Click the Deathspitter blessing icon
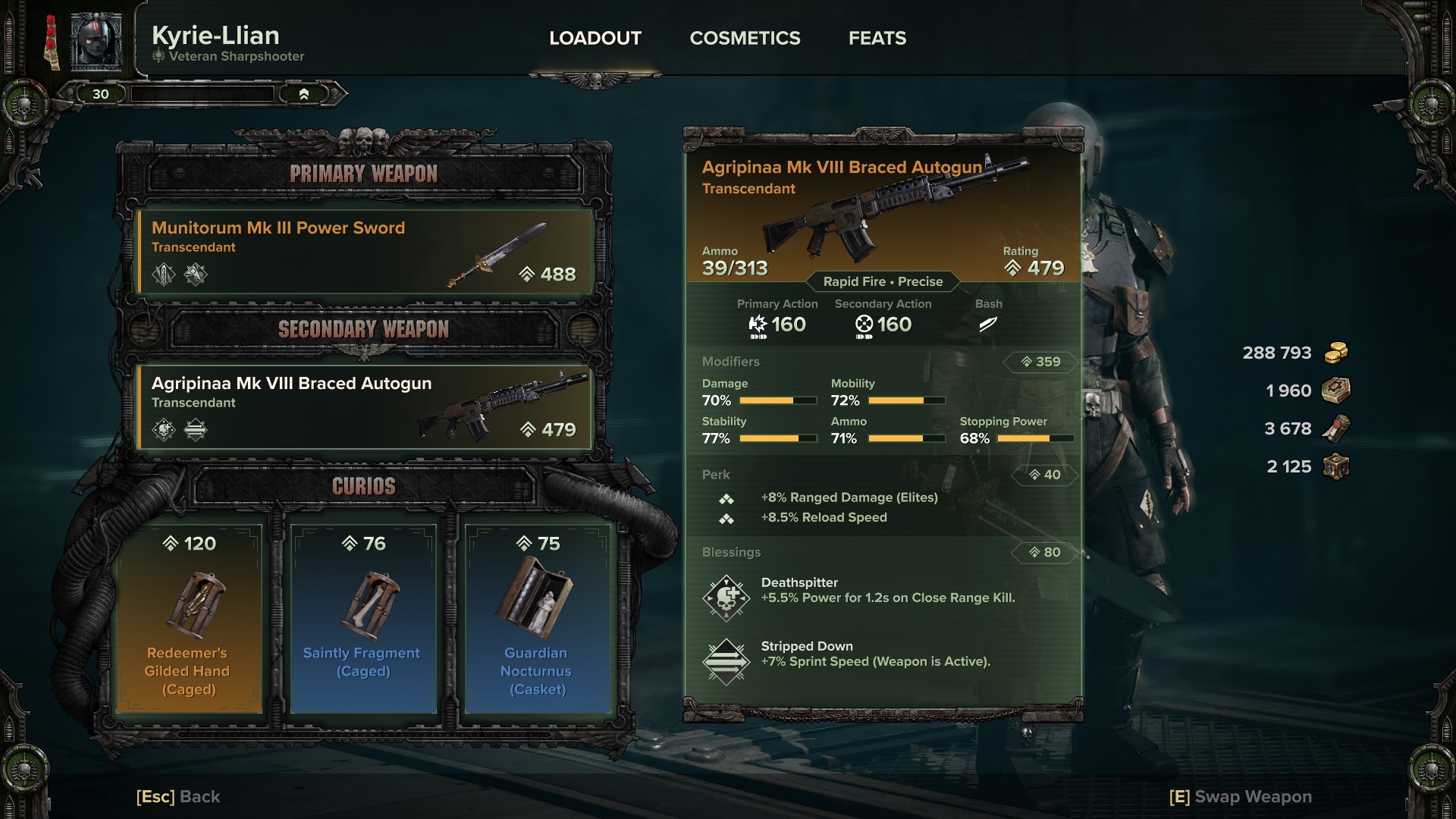1456x819 pixels. [x=726, y=598]
